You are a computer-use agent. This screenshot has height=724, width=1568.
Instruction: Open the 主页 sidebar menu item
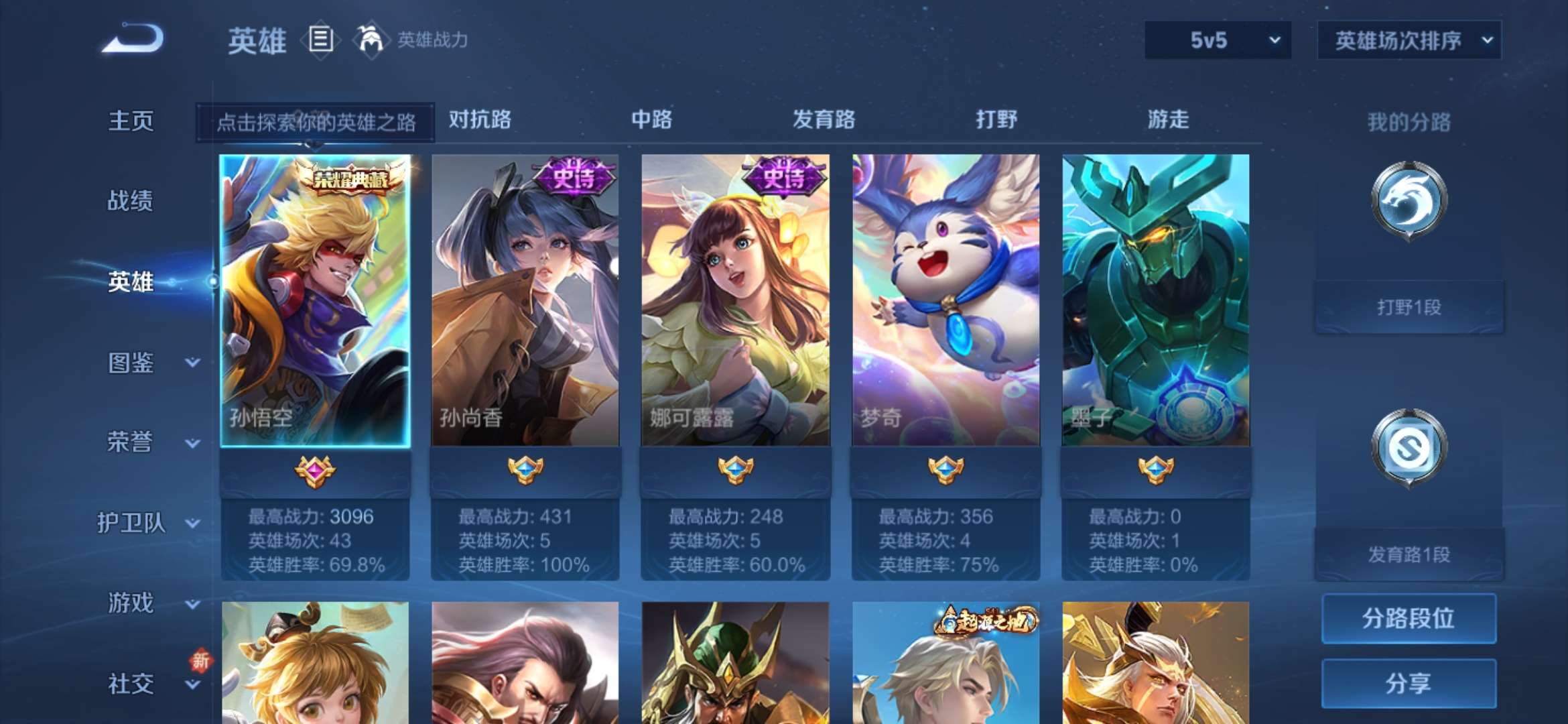click(130, 121)
